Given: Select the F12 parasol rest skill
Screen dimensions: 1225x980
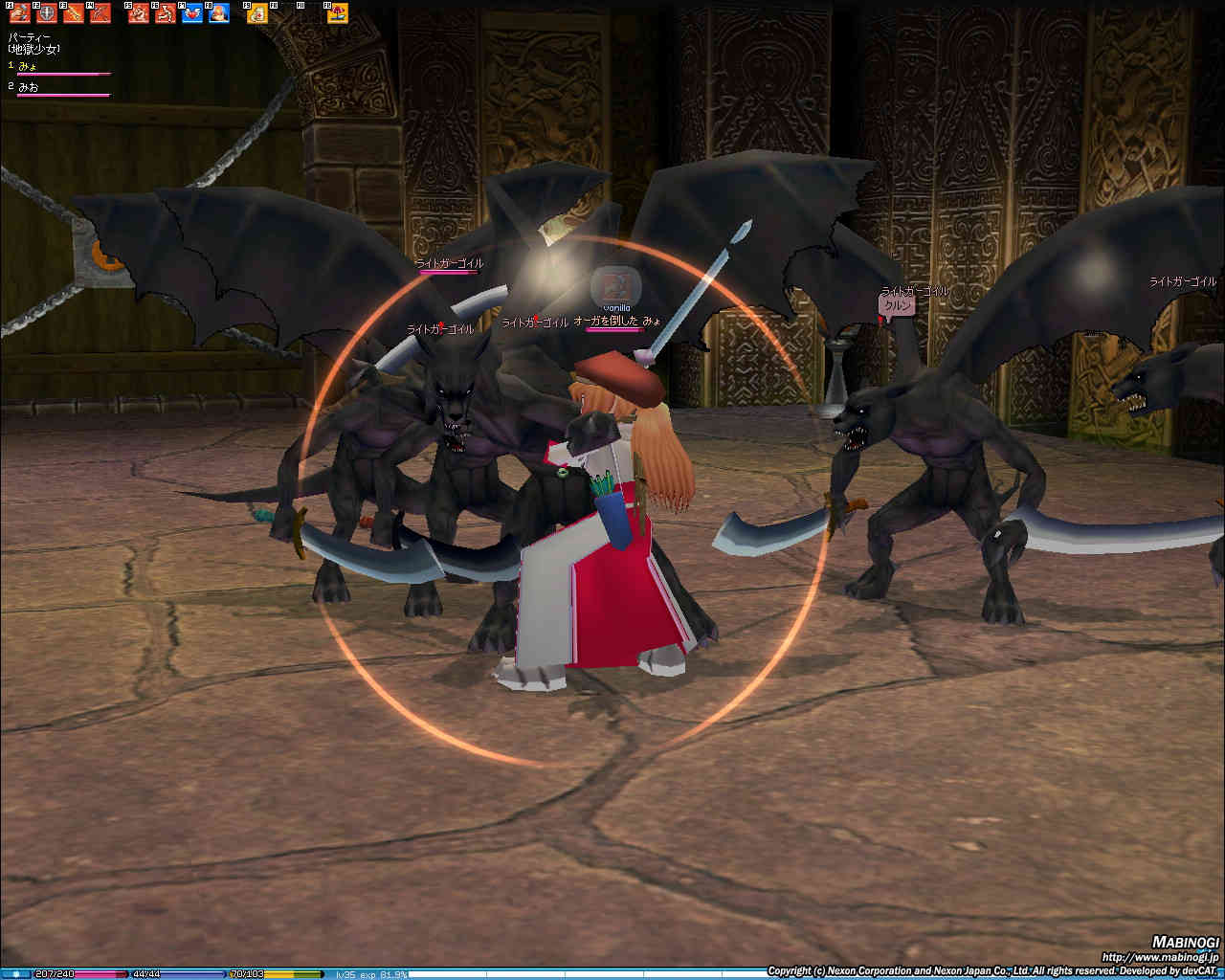Looking at the screenshot, I should (338, 13).
